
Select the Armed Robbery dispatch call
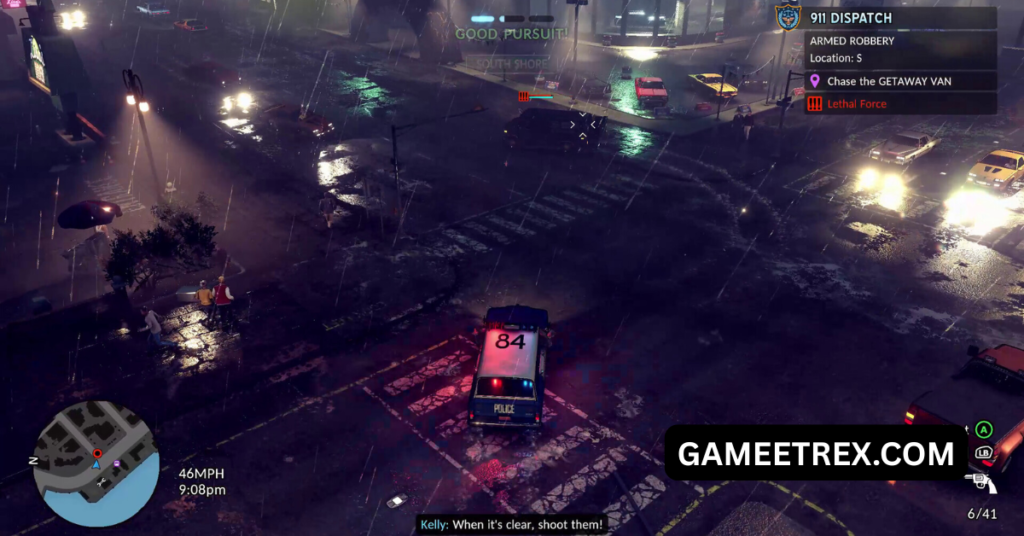click(x=852, y=42)
